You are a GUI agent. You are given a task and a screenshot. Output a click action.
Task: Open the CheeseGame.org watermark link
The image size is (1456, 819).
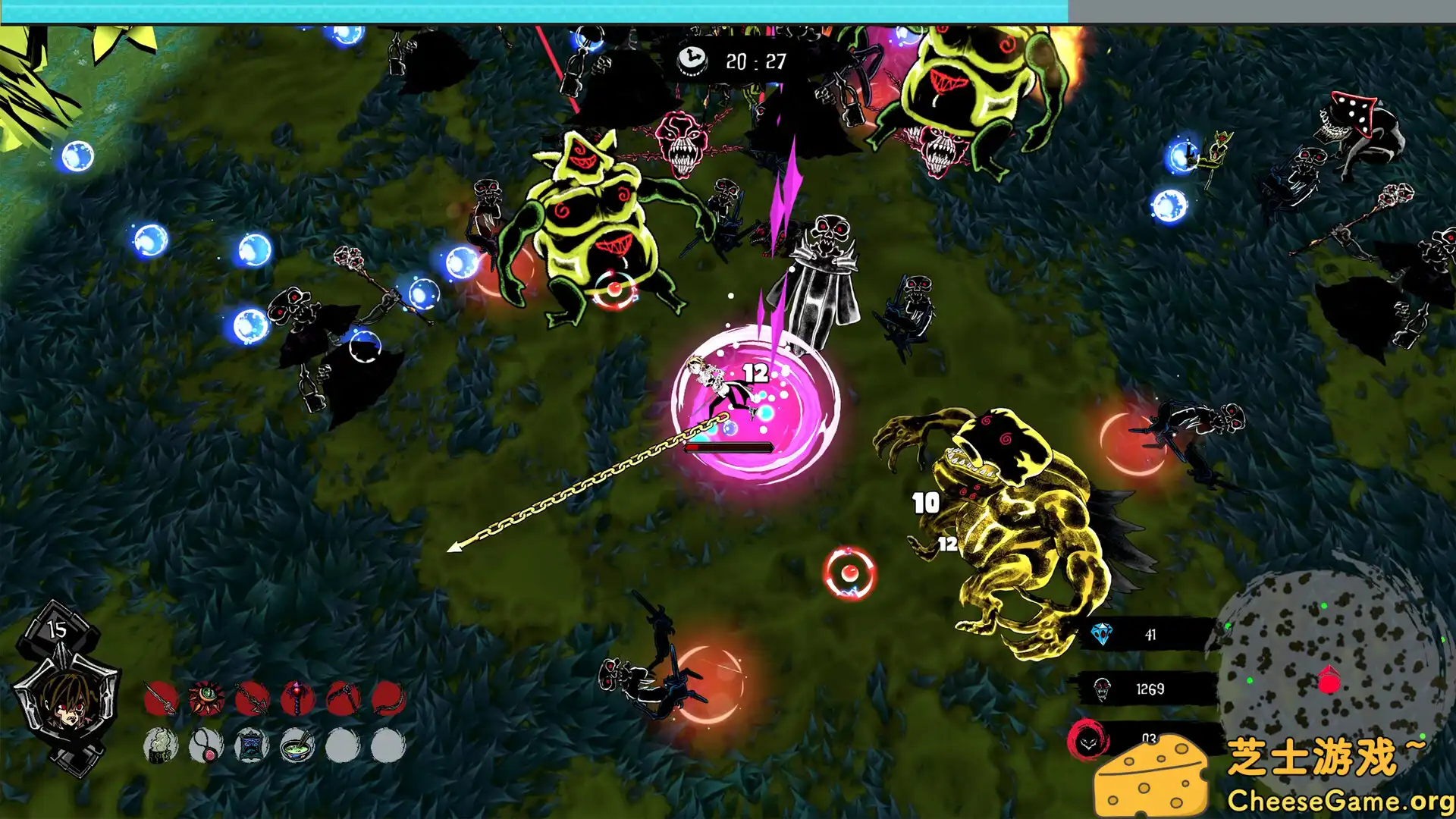coord(1339,800)
